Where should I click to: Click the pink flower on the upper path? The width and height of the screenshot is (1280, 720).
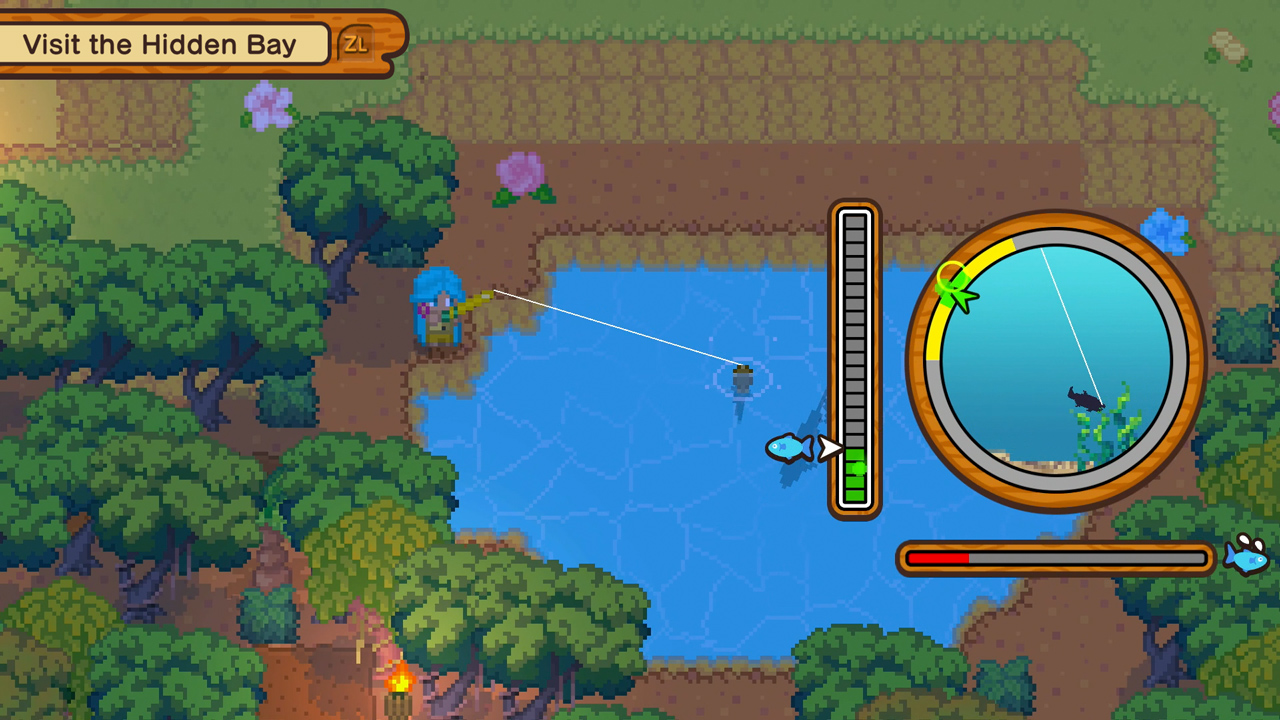click(x=518, y=170)
